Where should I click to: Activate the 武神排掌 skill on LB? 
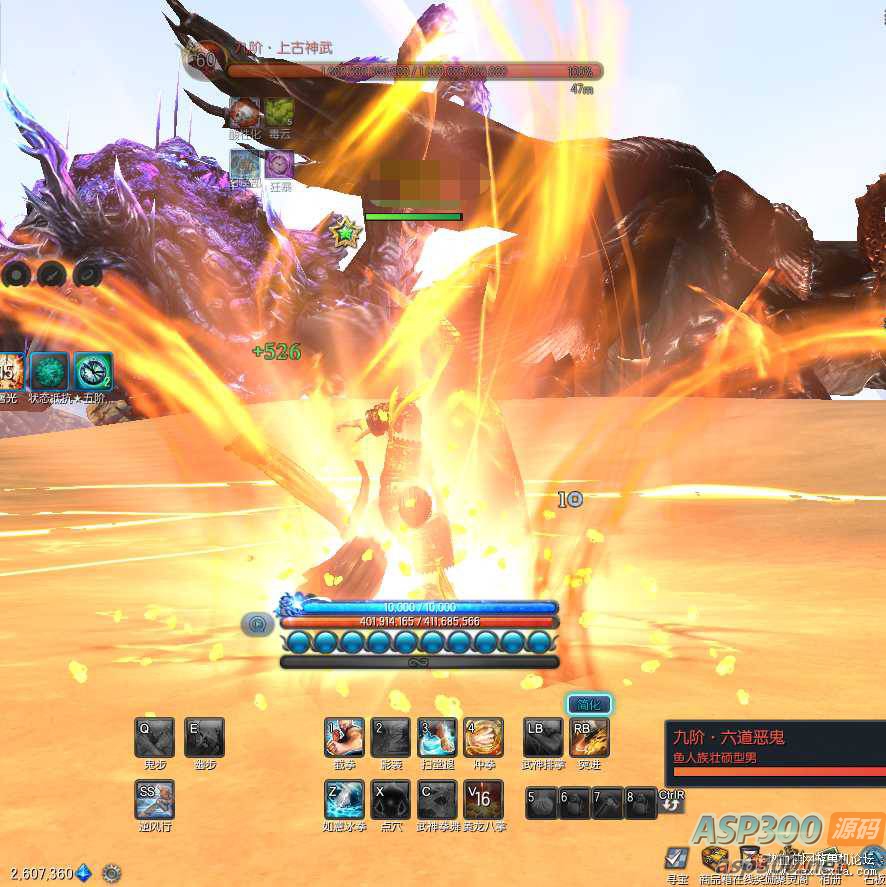tap(543, 738)
